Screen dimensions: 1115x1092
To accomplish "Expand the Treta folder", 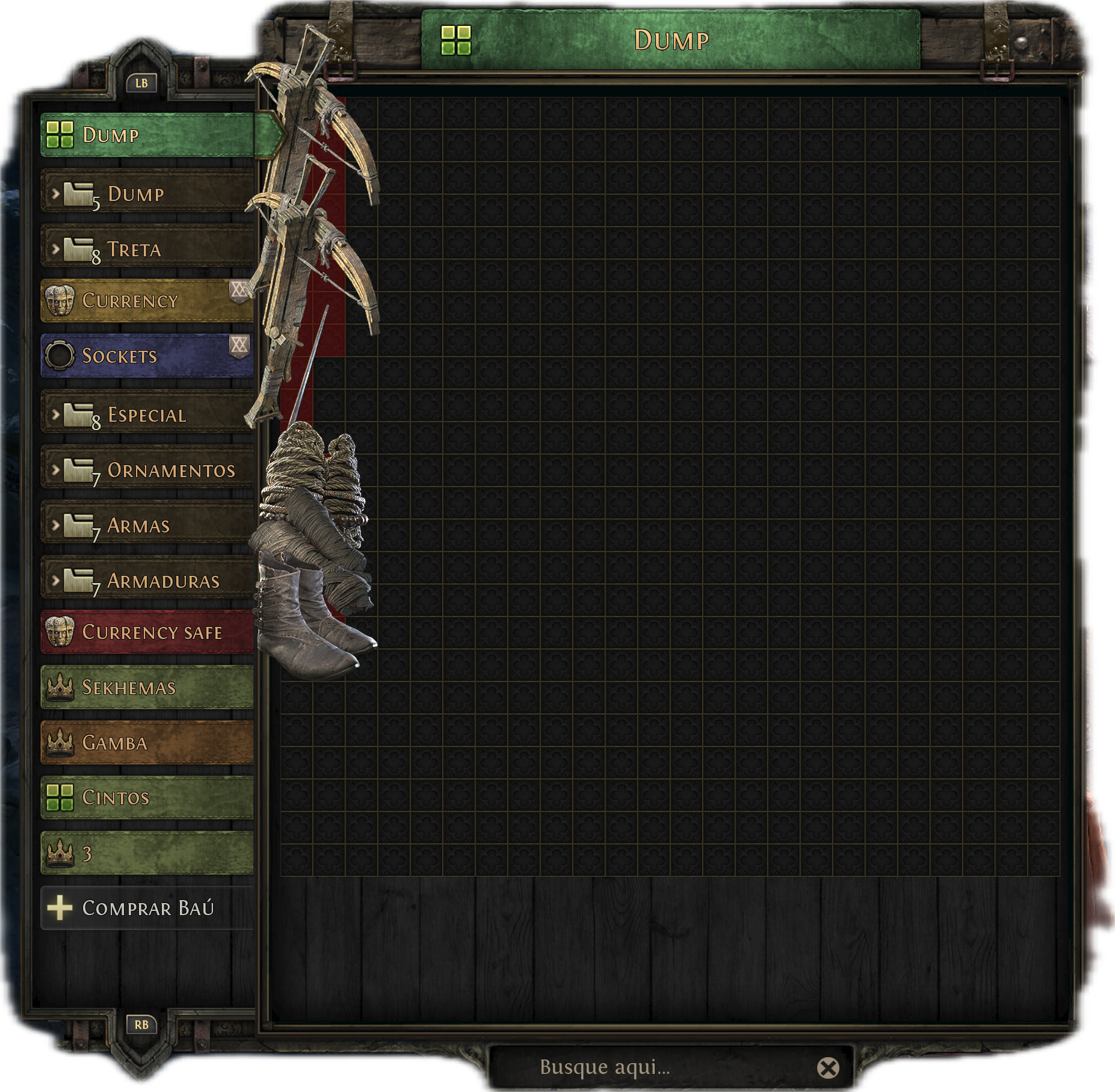I will click(147, 249).
